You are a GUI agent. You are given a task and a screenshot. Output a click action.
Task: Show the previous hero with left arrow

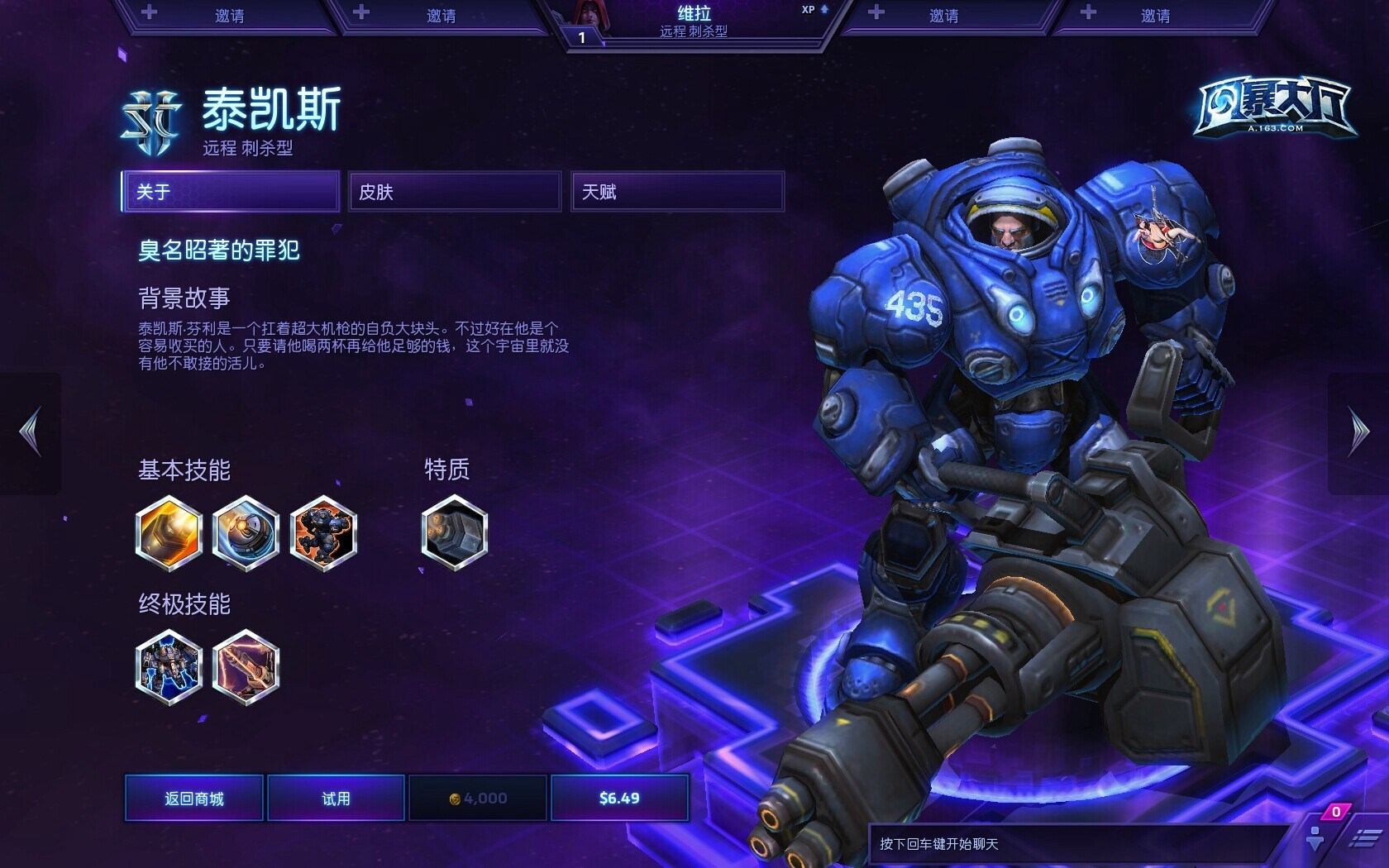pyautogui.click(x=31, y=432)
